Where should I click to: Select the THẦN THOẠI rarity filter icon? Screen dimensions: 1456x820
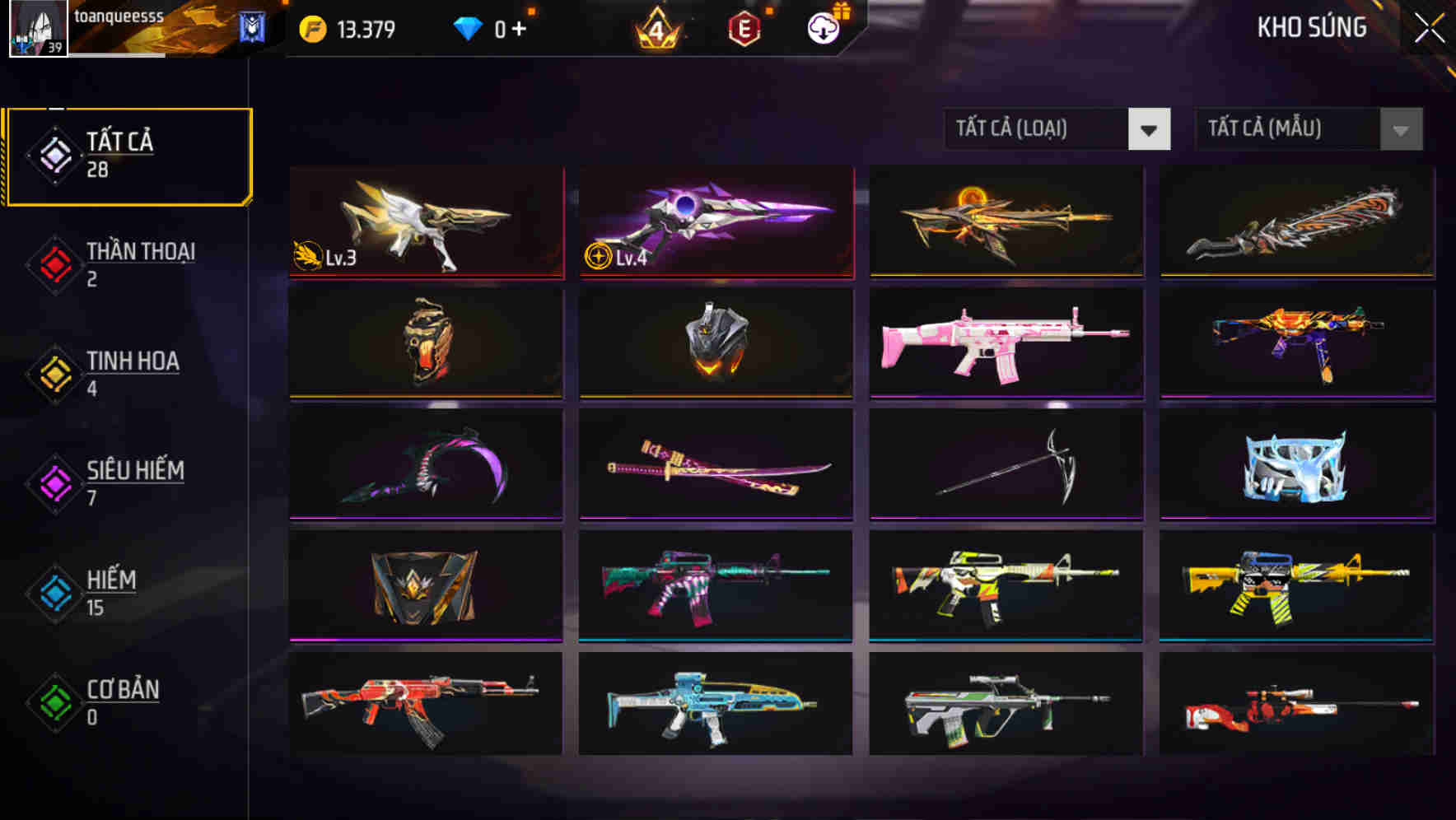tap(54, 263)
